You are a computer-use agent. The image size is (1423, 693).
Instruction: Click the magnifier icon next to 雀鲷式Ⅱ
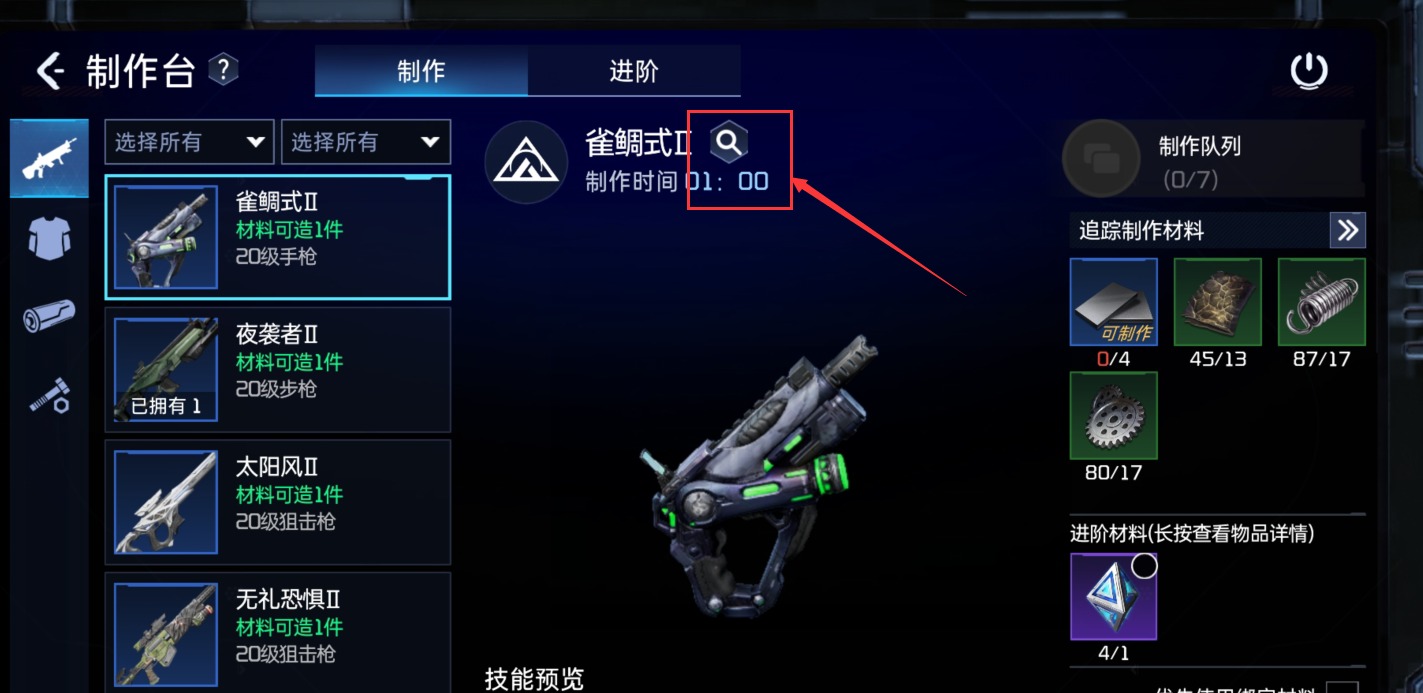[x=729, y=143]
